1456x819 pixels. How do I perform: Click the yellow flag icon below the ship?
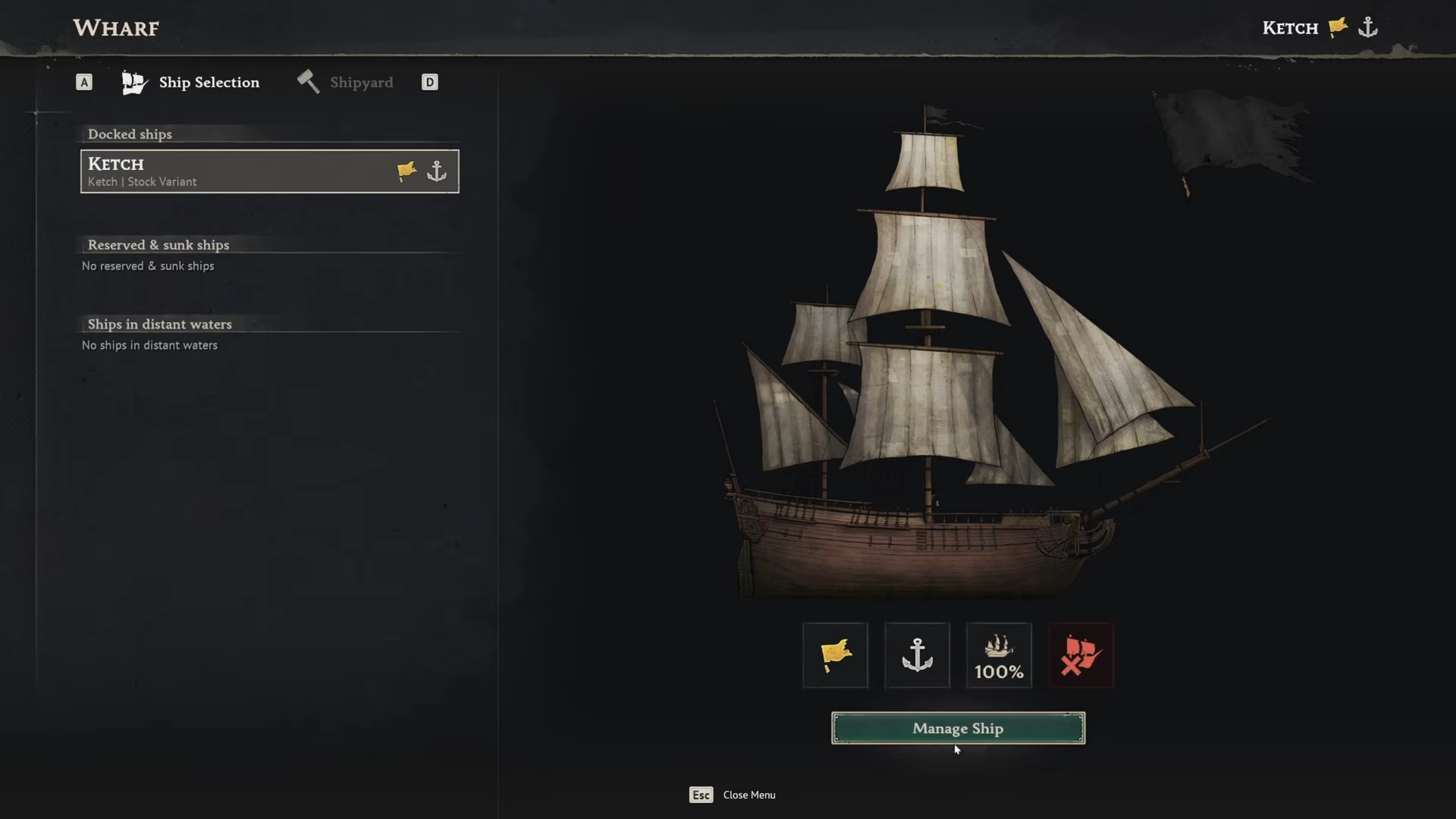[835, 655]
